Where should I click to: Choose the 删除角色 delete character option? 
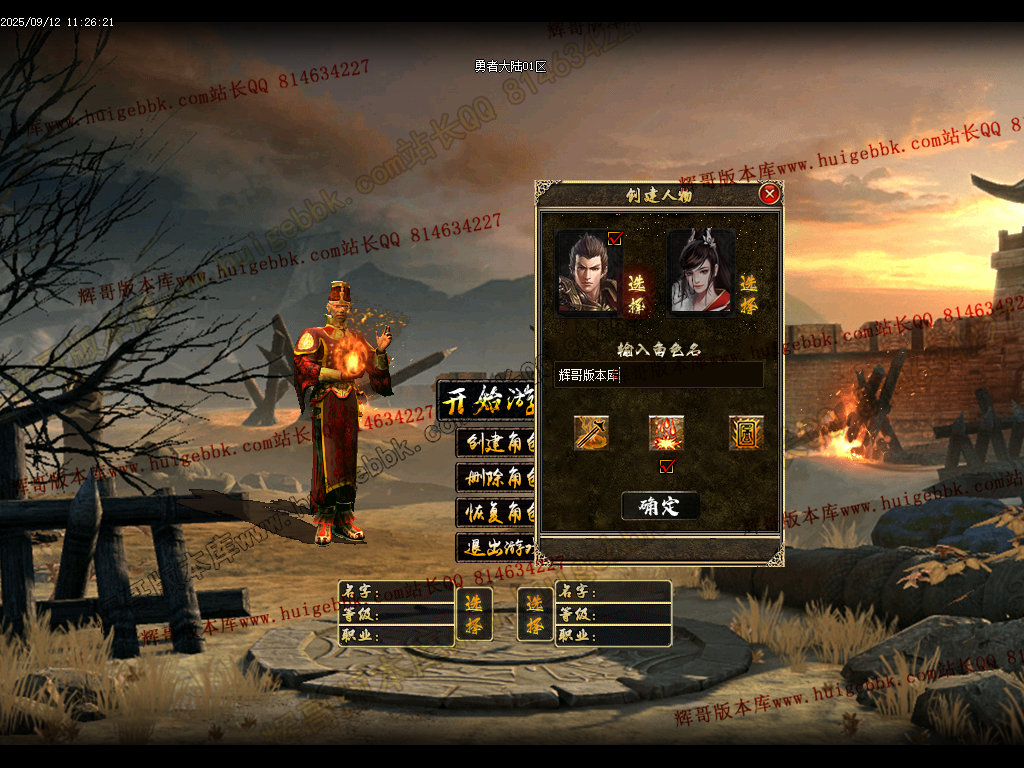[x=496, y=478]
